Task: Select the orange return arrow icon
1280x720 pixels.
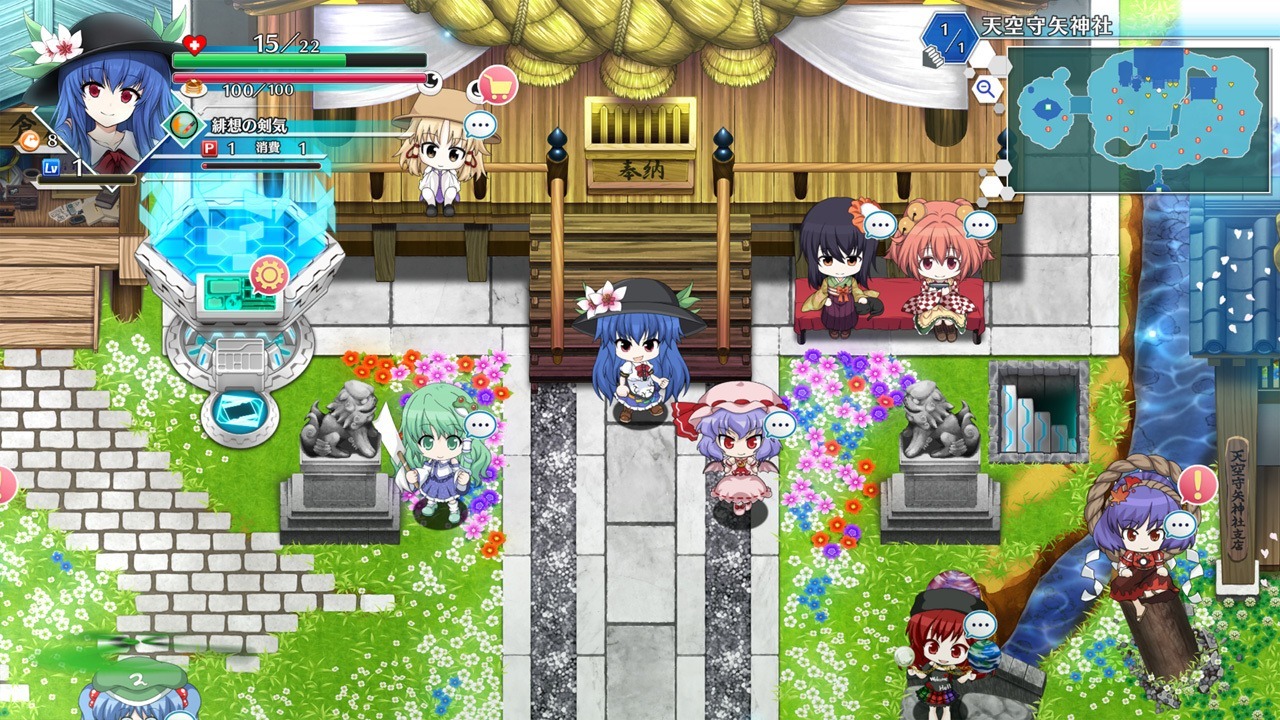Action: (29, 141)
